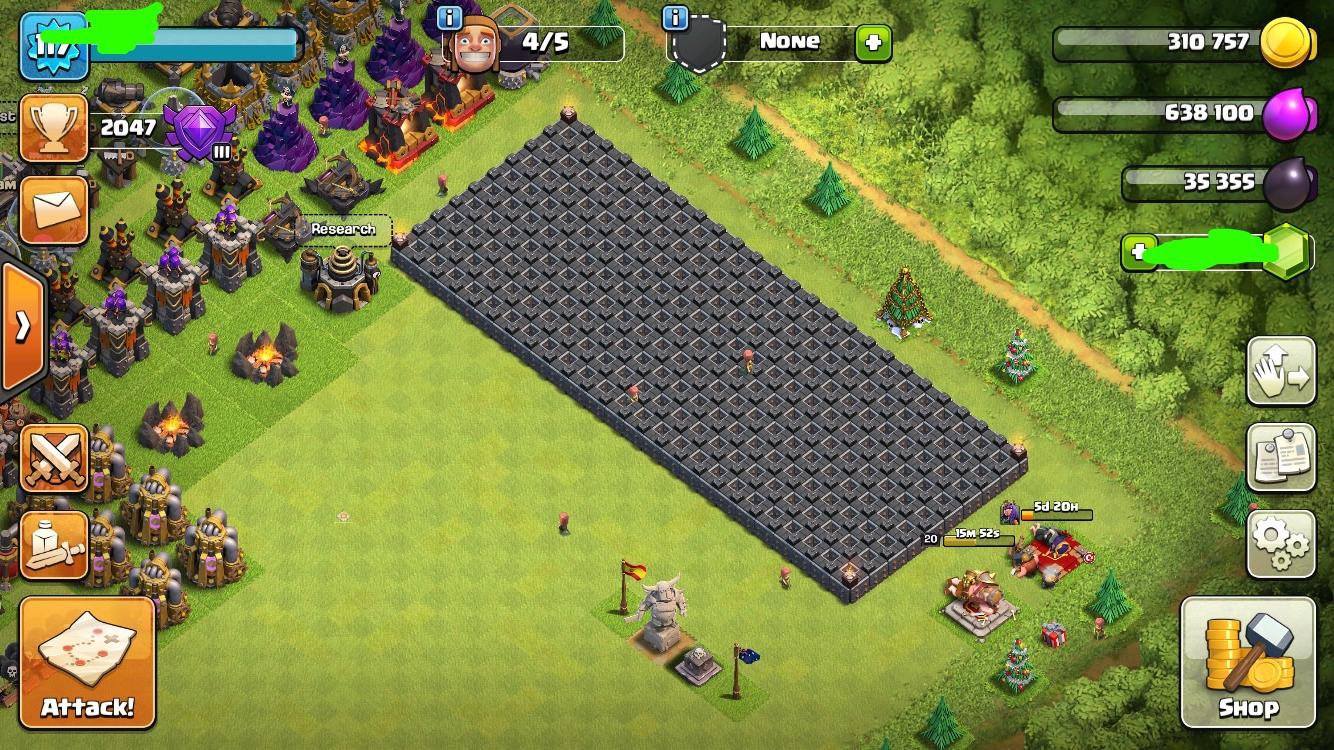Open the siege workshop paper icon
Image resolution: width=1334 pixels, height=750 pixels.
54,545
